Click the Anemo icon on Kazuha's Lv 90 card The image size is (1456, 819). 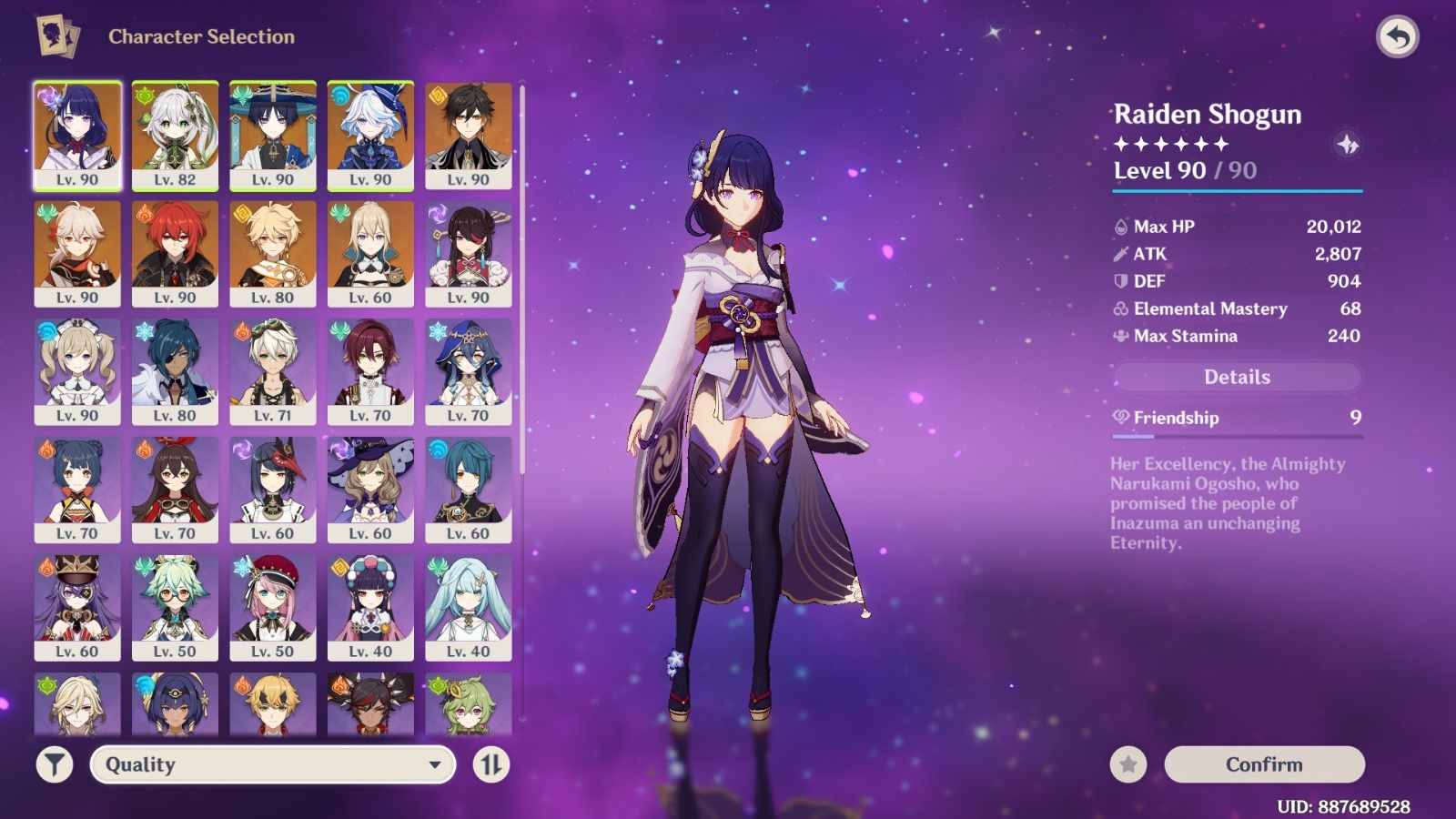47,213
